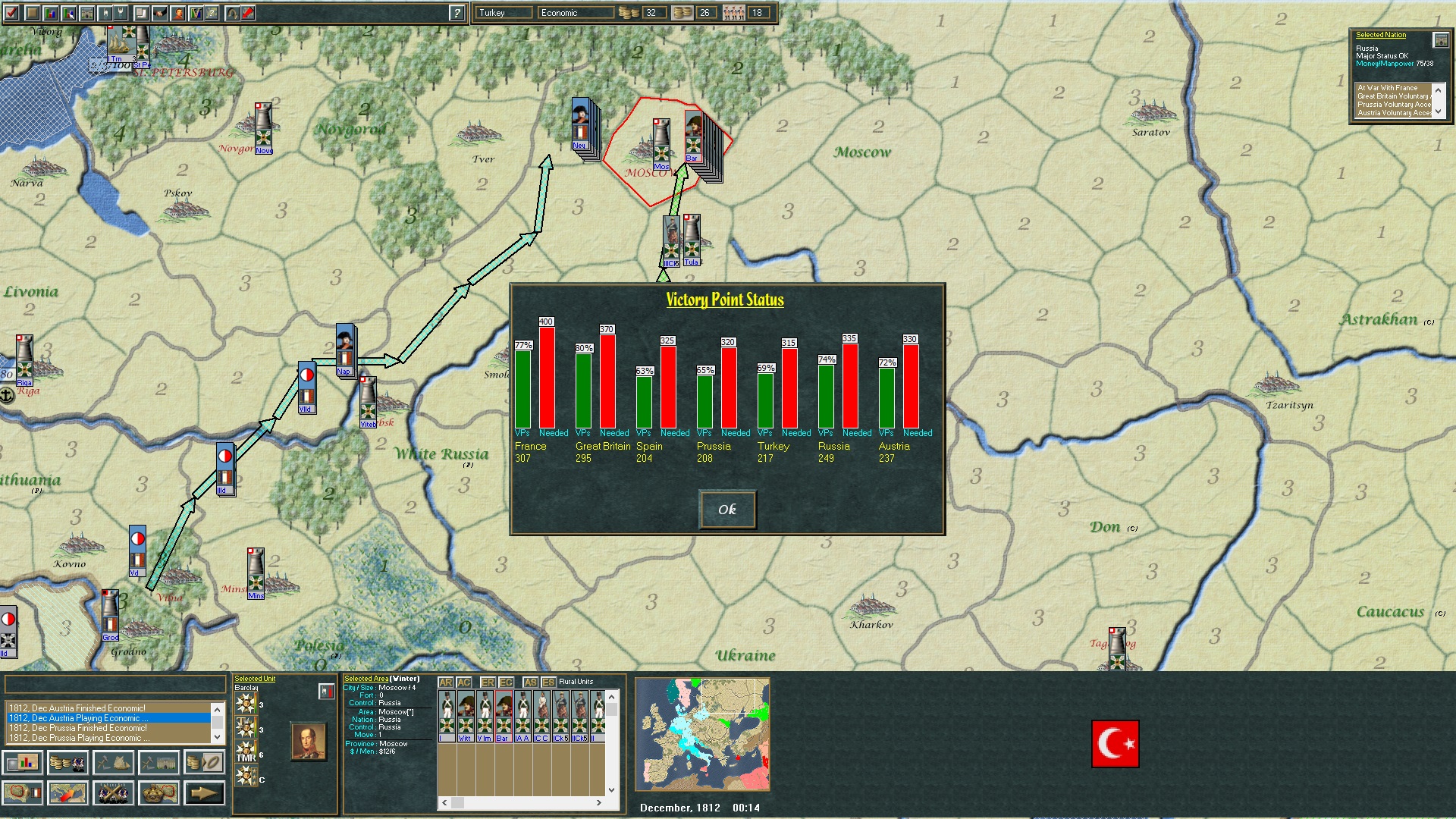Select the 1812 Dec Prussia Finished Economic log entry
The image size is (1456, 819).
[76, 727]
